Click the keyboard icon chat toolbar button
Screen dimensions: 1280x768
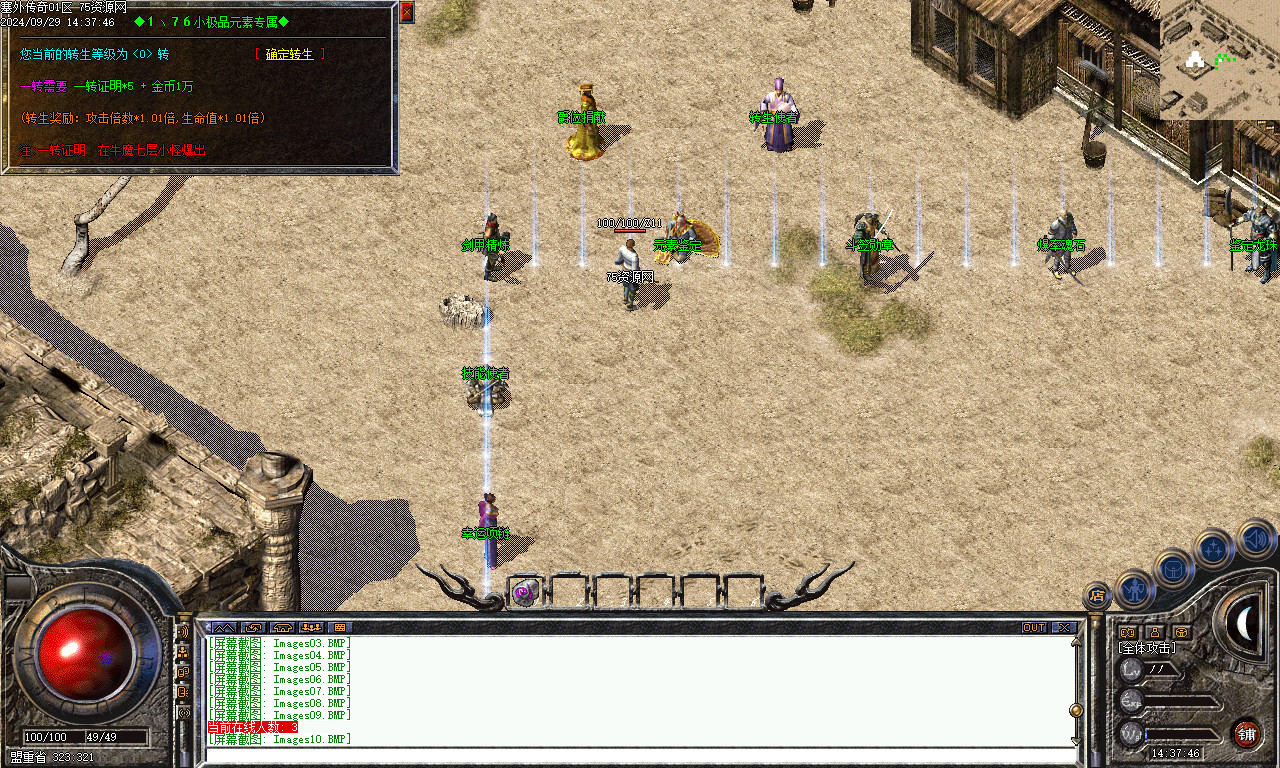coord(341,628)
